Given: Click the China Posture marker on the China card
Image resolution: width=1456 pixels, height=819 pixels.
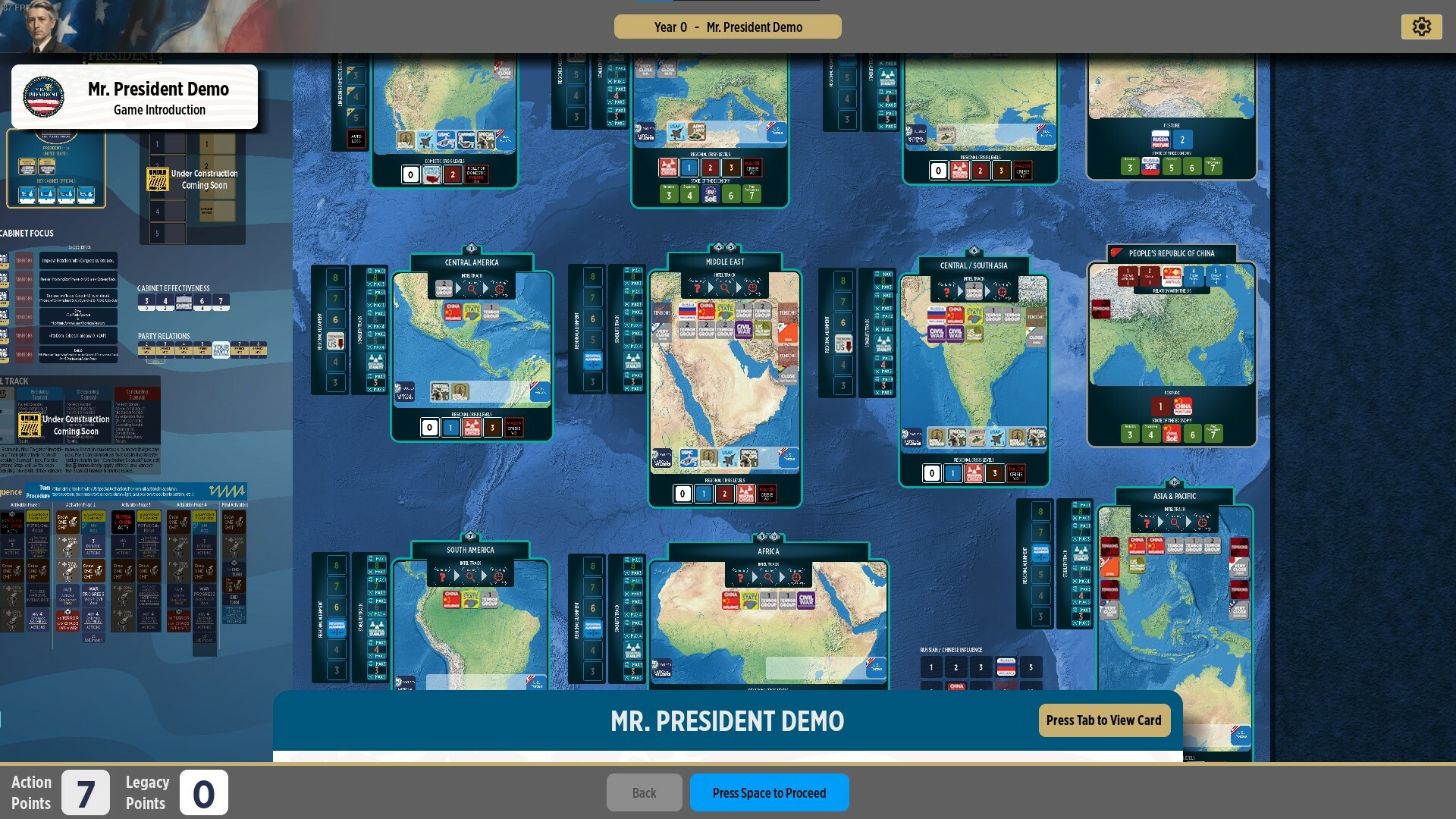Looking at the screenshot, I should pos(1183,406).
